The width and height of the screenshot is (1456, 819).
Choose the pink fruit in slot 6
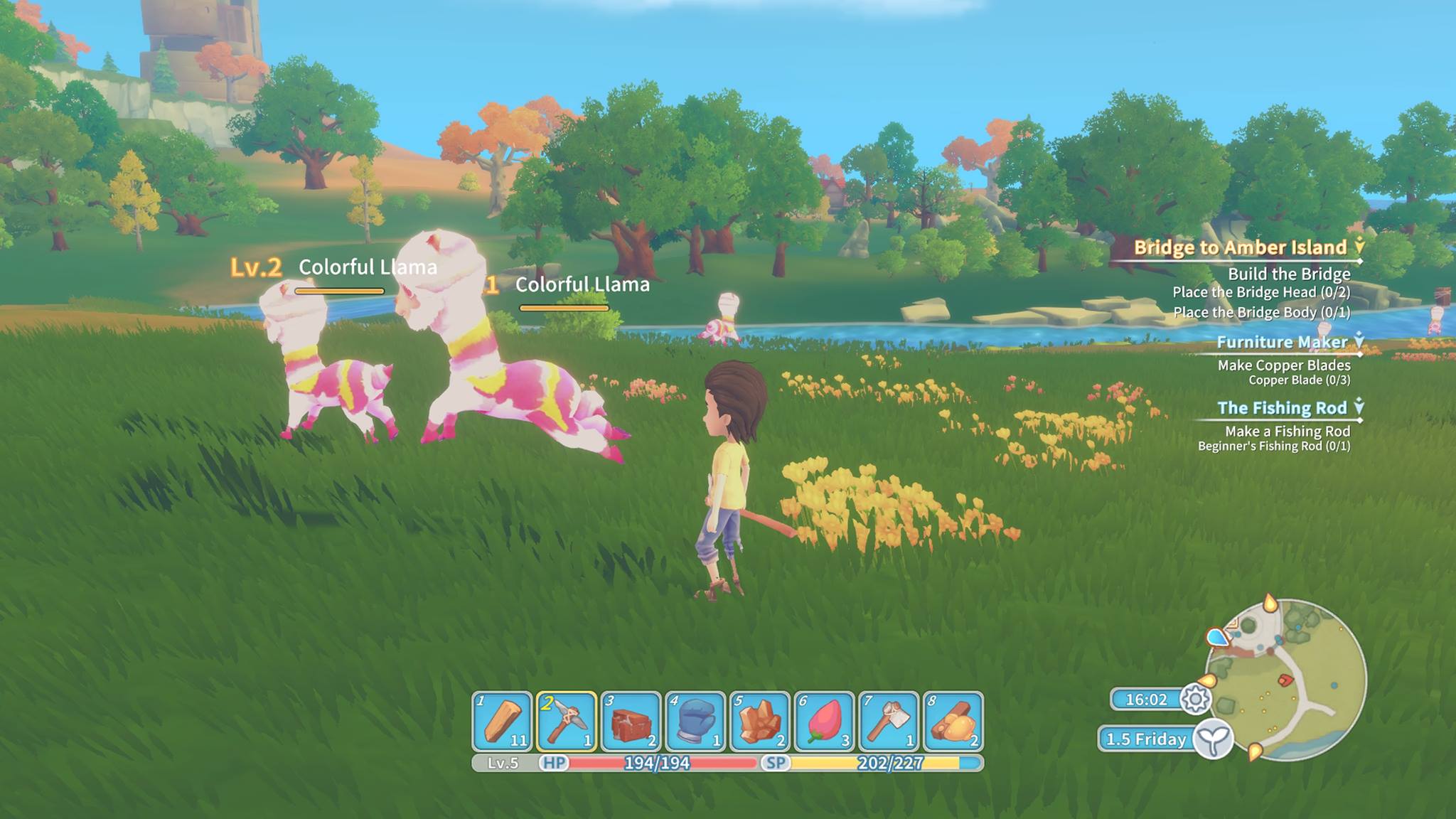click(825, 721)
